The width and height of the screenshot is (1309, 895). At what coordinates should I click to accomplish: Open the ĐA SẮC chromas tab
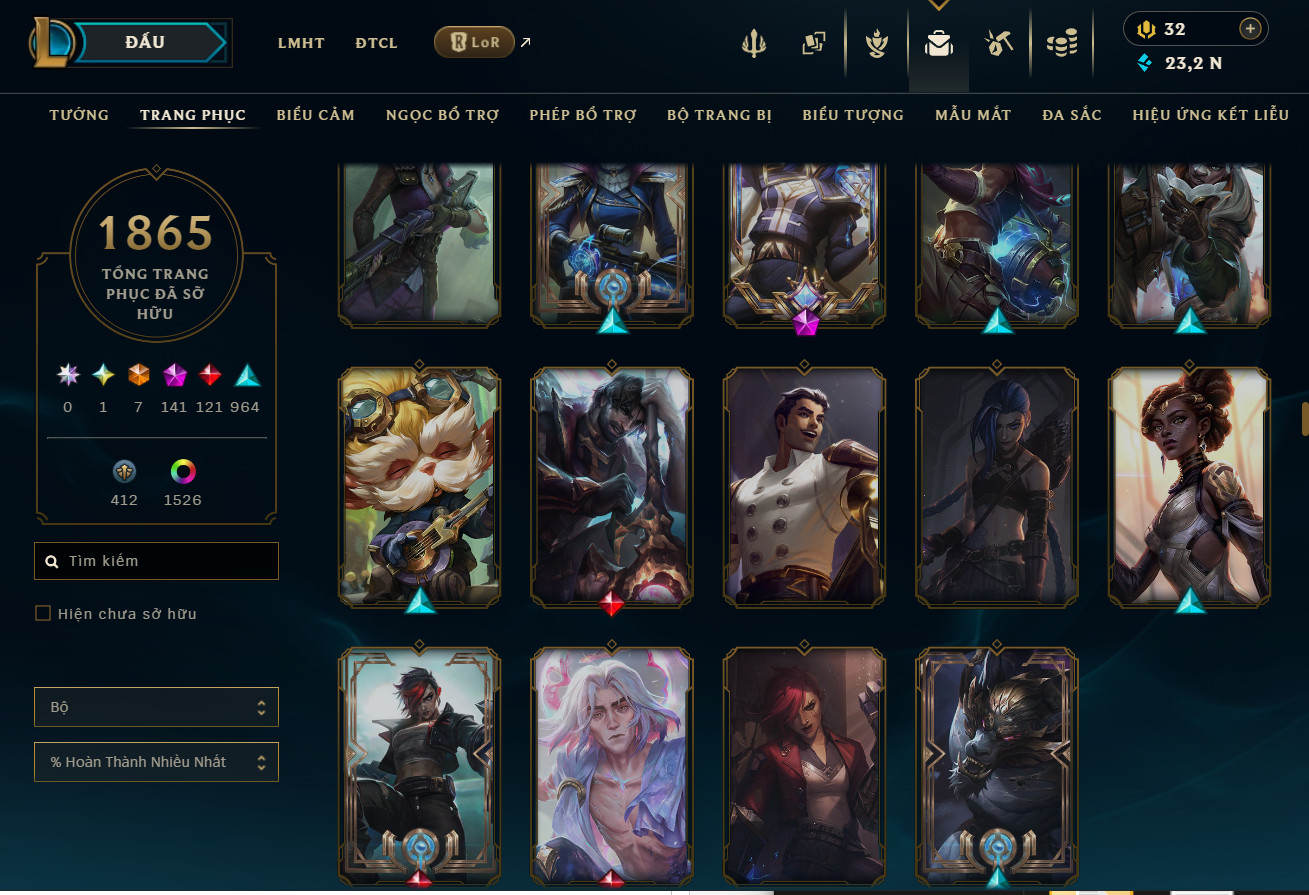pos(1072,115)
